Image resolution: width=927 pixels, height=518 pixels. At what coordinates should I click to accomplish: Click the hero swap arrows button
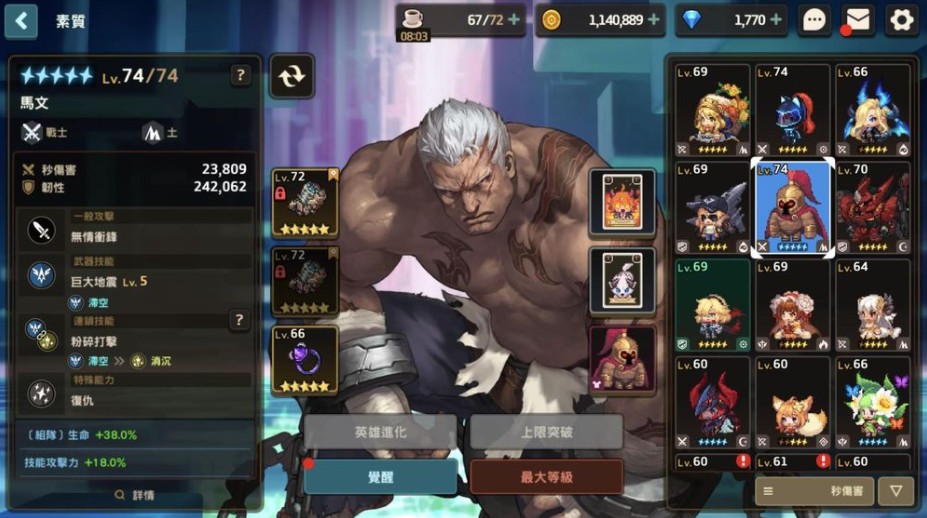[291, 76]
